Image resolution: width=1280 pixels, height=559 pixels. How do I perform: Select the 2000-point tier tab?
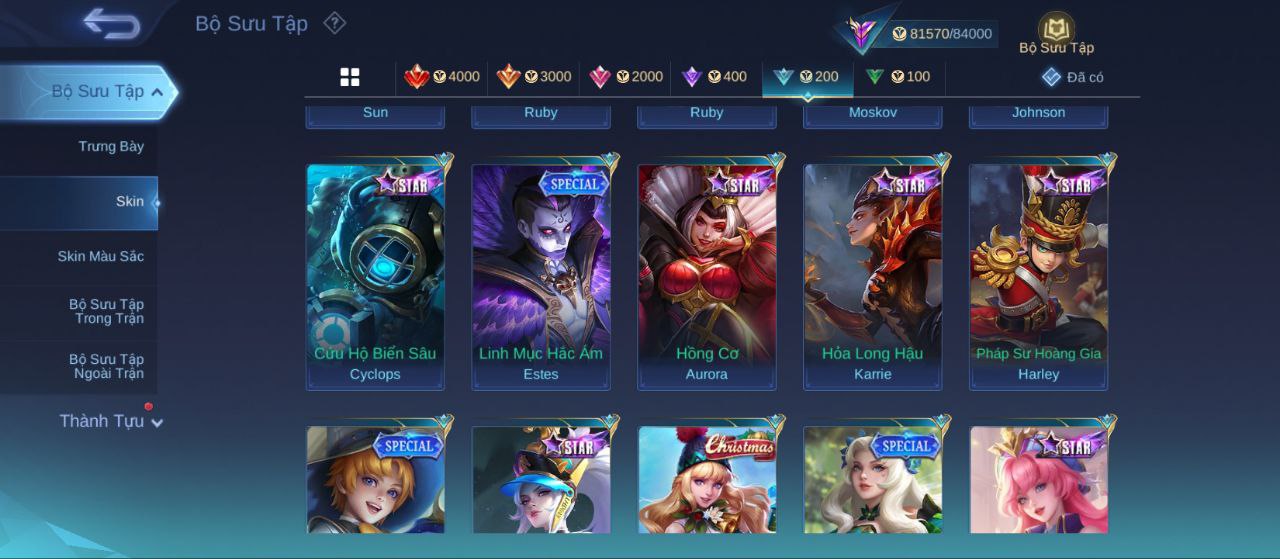[626, 77]
